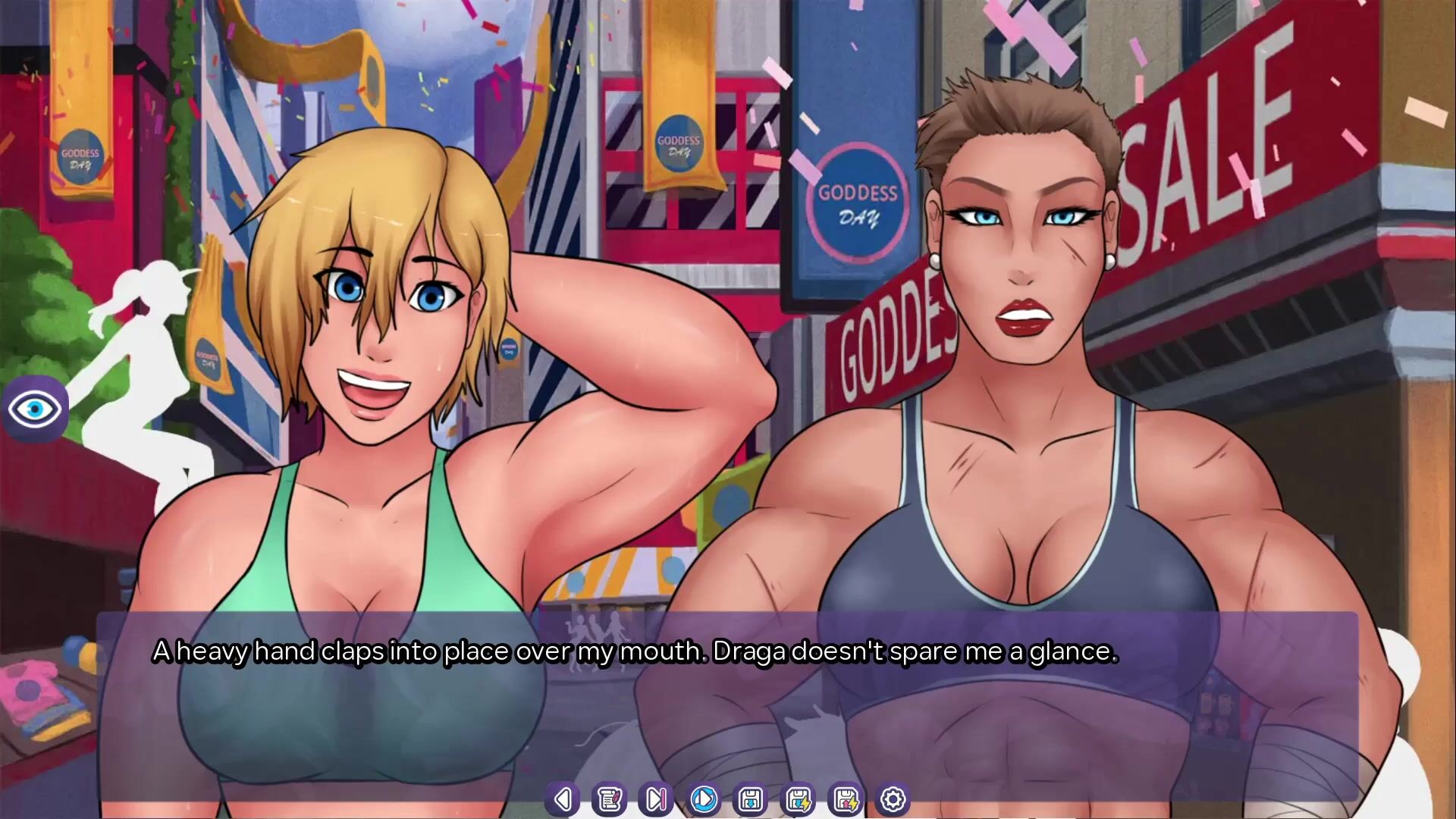
Task: Quick save with the lightning floppy icon
Action: click(799, 799)
